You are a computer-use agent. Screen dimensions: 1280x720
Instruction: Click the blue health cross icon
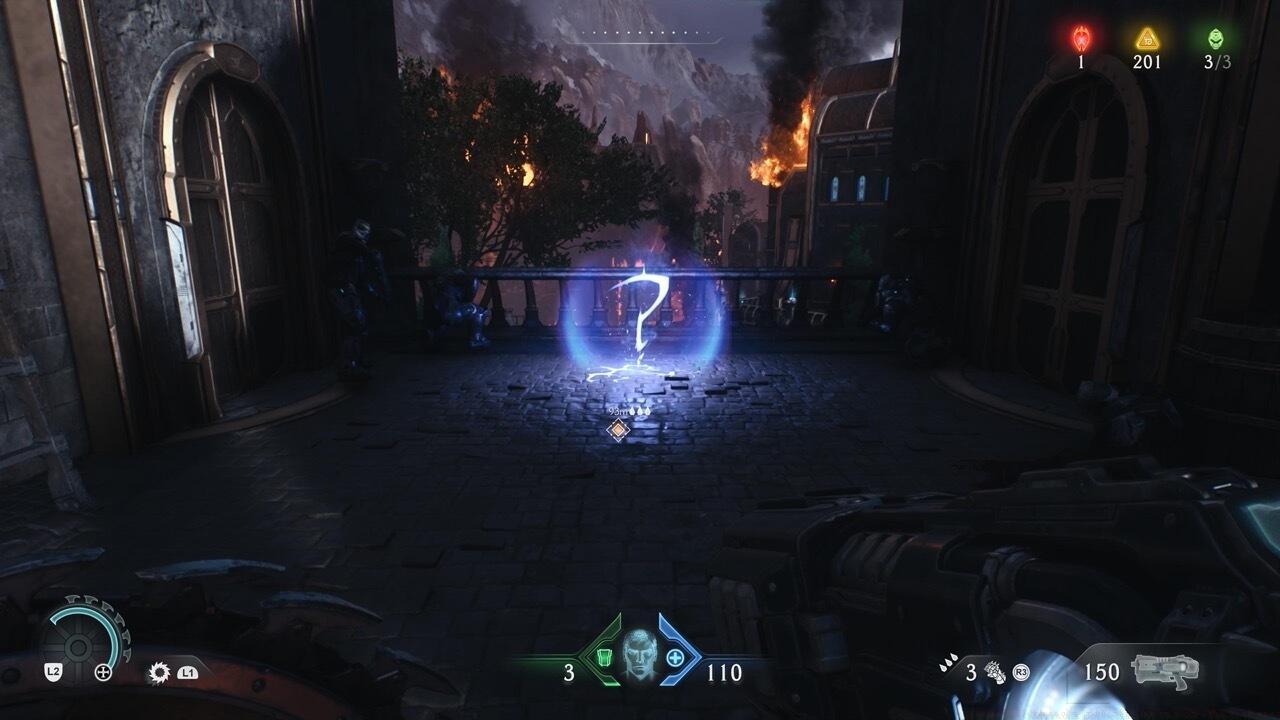coord(676,657)
